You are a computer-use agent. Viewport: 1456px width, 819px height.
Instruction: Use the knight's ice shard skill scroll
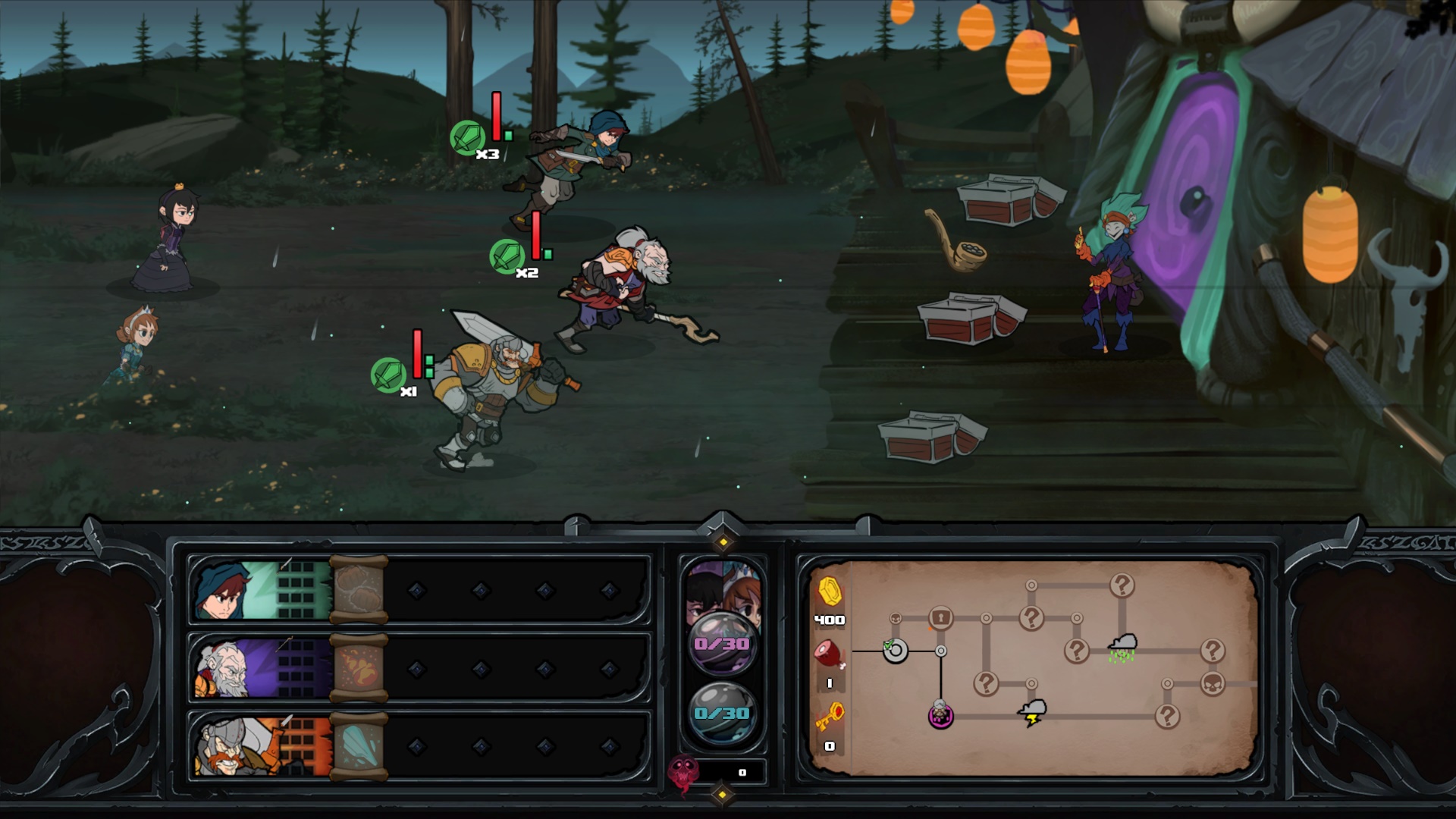pos(360,747)
